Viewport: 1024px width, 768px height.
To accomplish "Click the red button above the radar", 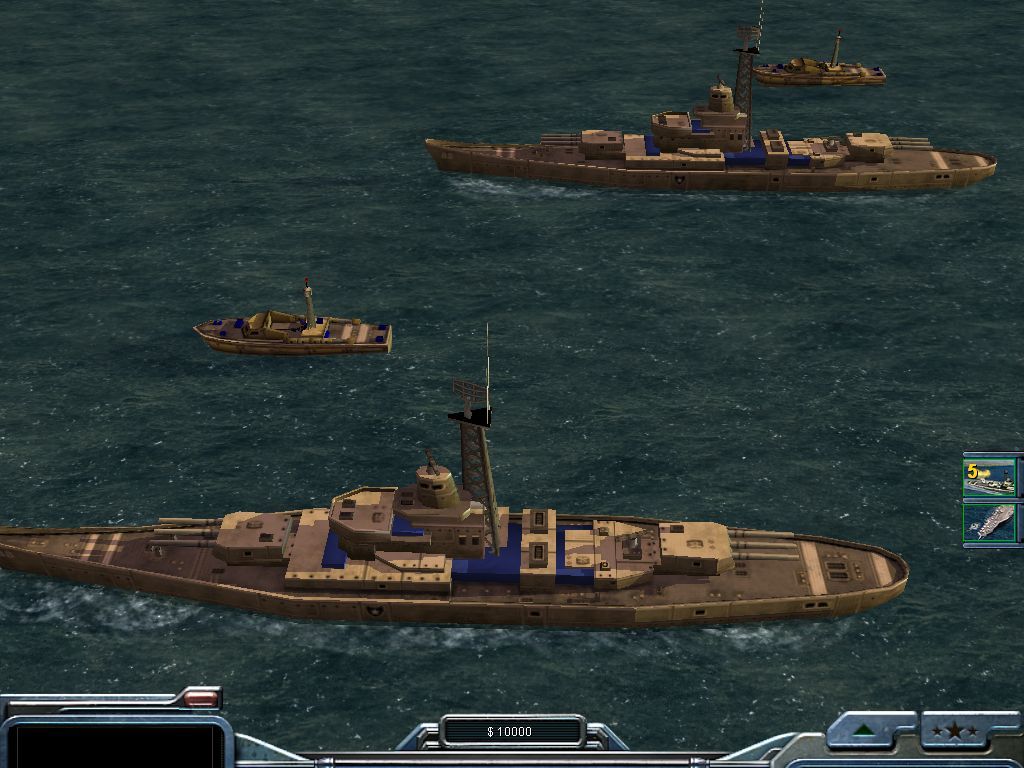I will coord(200,698).
